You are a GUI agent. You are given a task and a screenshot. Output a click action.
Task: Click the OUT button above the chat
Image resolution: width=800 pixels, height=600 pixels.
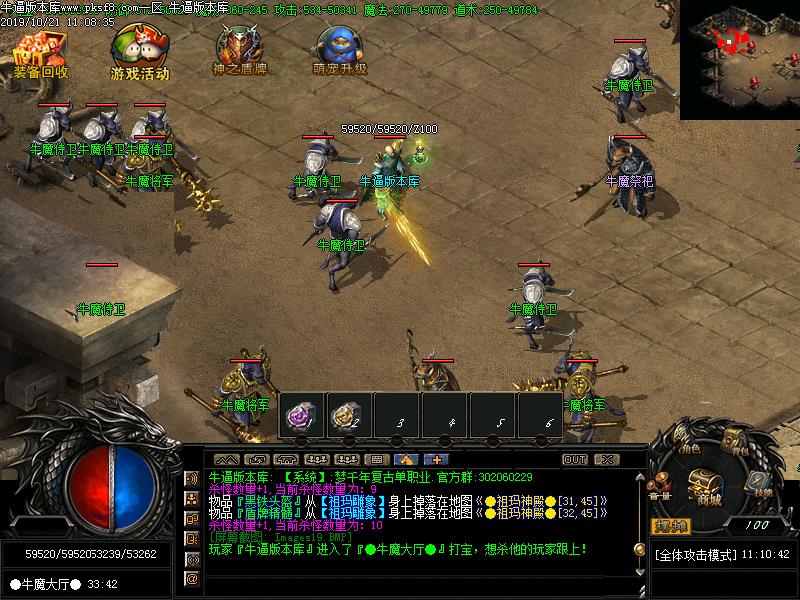(x=575, y=460)
